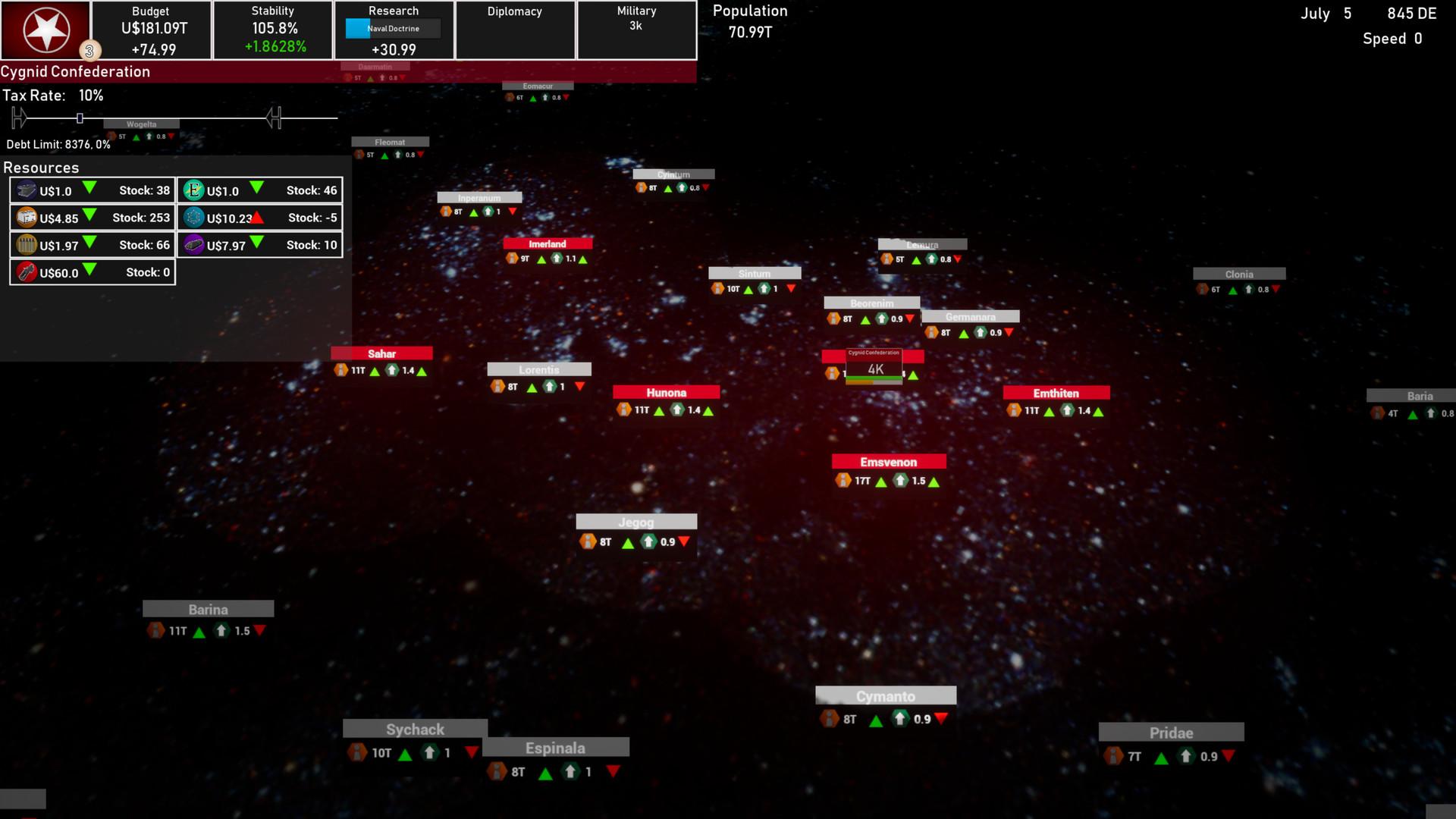Select the resource row priced U$60.0
Screen dimensions: 1456x819
pyautogui.click(x=93, y=272)
